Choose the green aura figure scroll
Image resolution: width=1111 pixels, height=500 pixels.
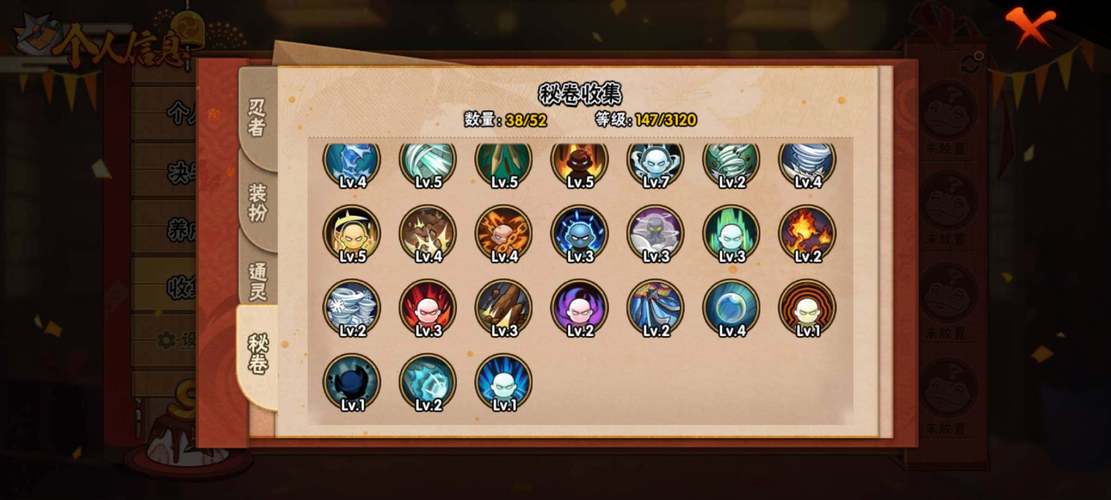731,233
